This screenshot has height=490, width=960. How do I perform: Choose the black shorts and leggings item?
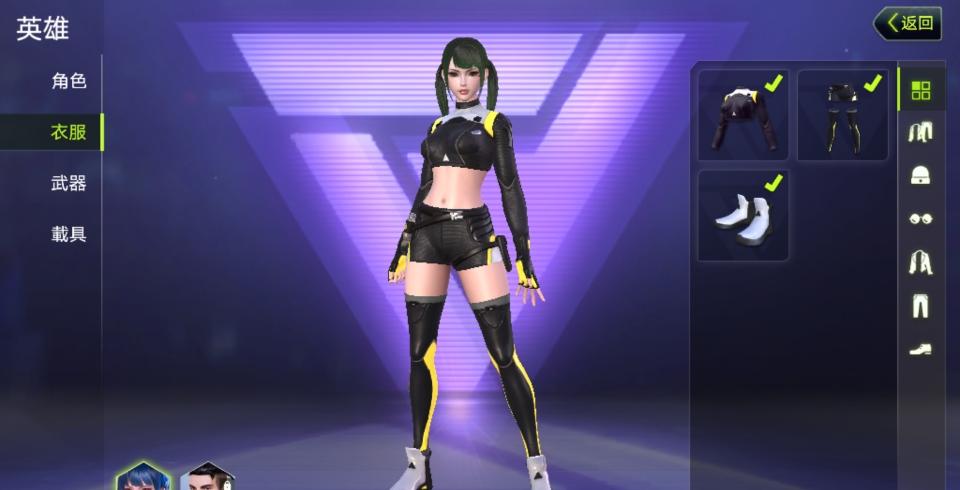click(842, 115)
